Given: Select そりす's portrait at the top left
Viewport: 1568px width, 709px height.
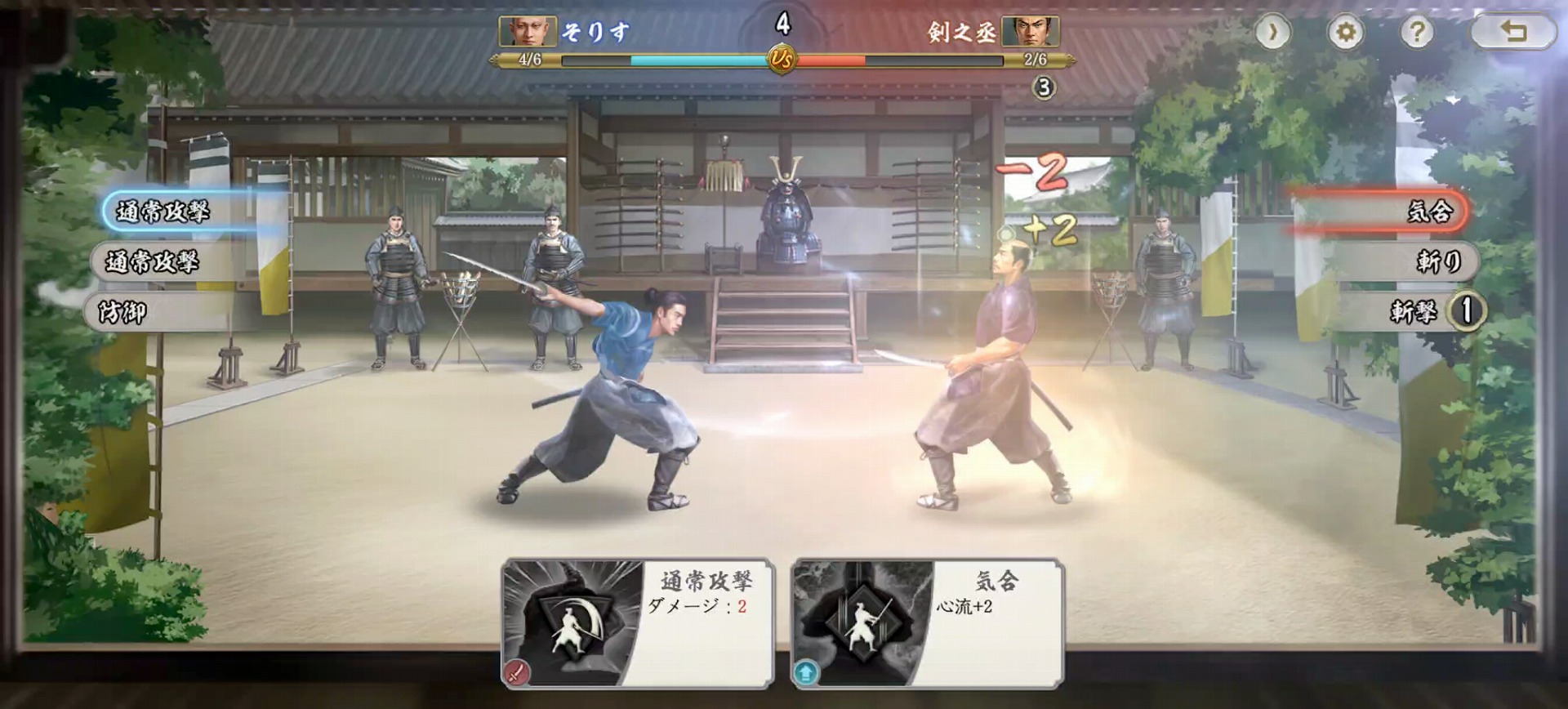Looking at the screenshot, I should pyautogui.click(x=526, y=31).
